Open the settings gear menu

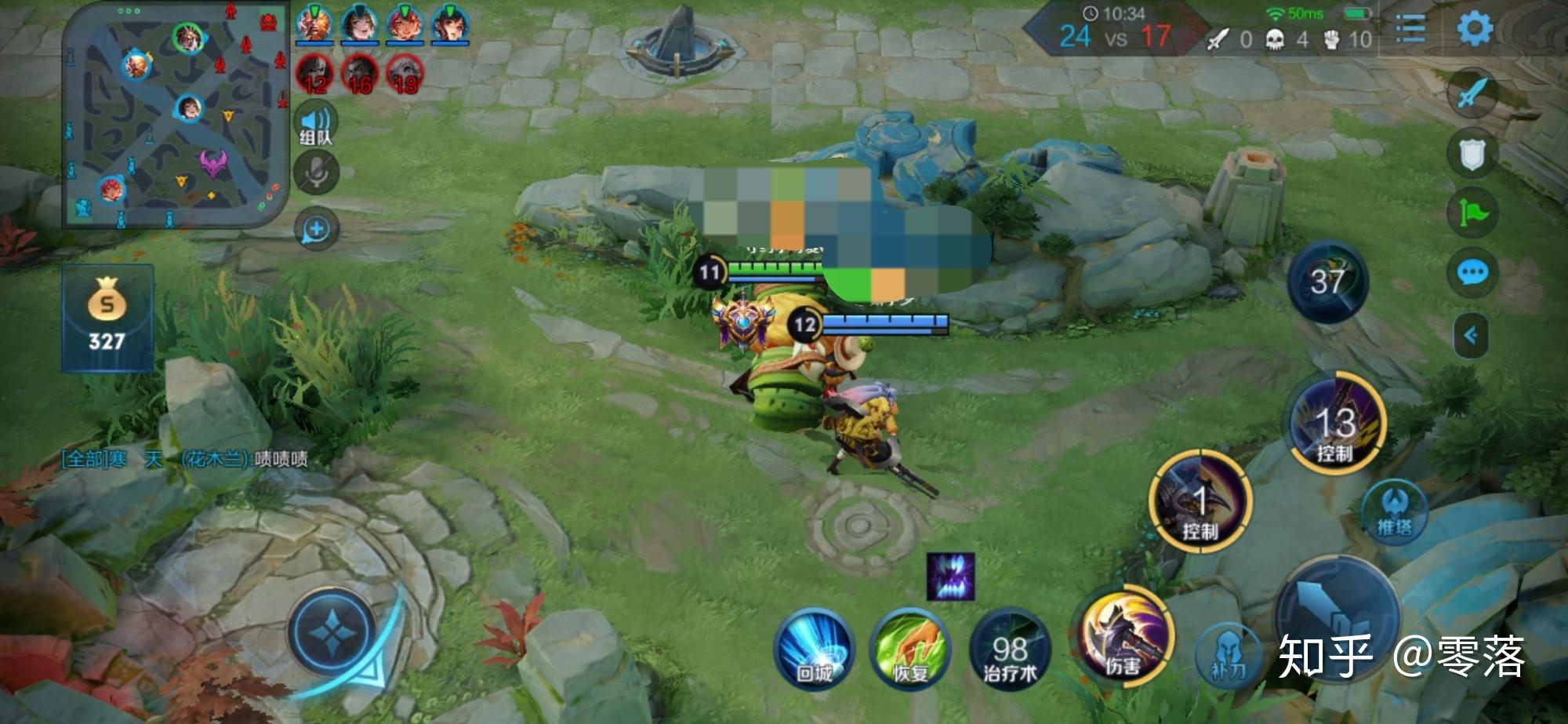pos(1475,29)
